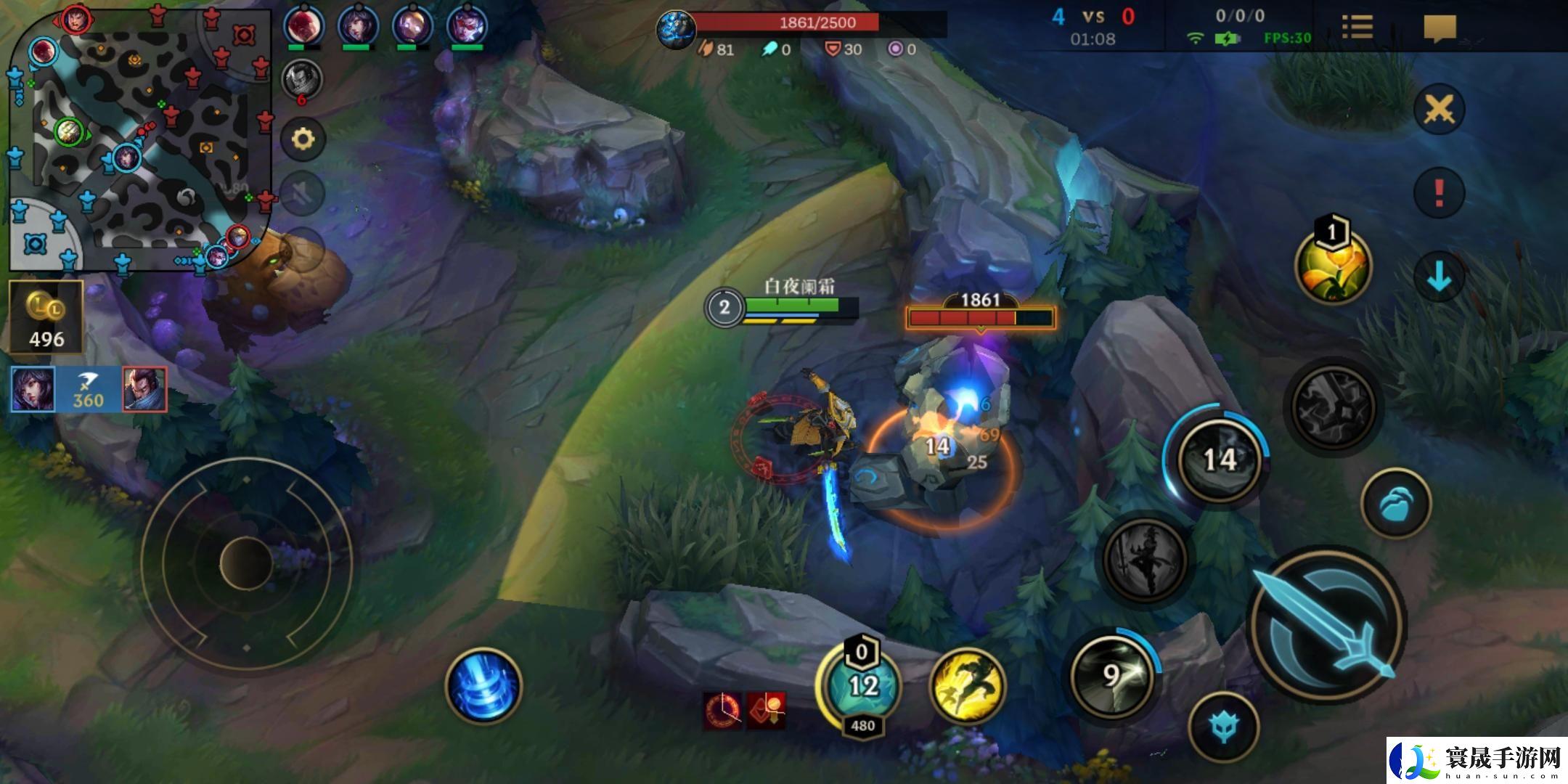Open the settings gear button
This screenshot has height=784, width=1568.
point(303,139)
